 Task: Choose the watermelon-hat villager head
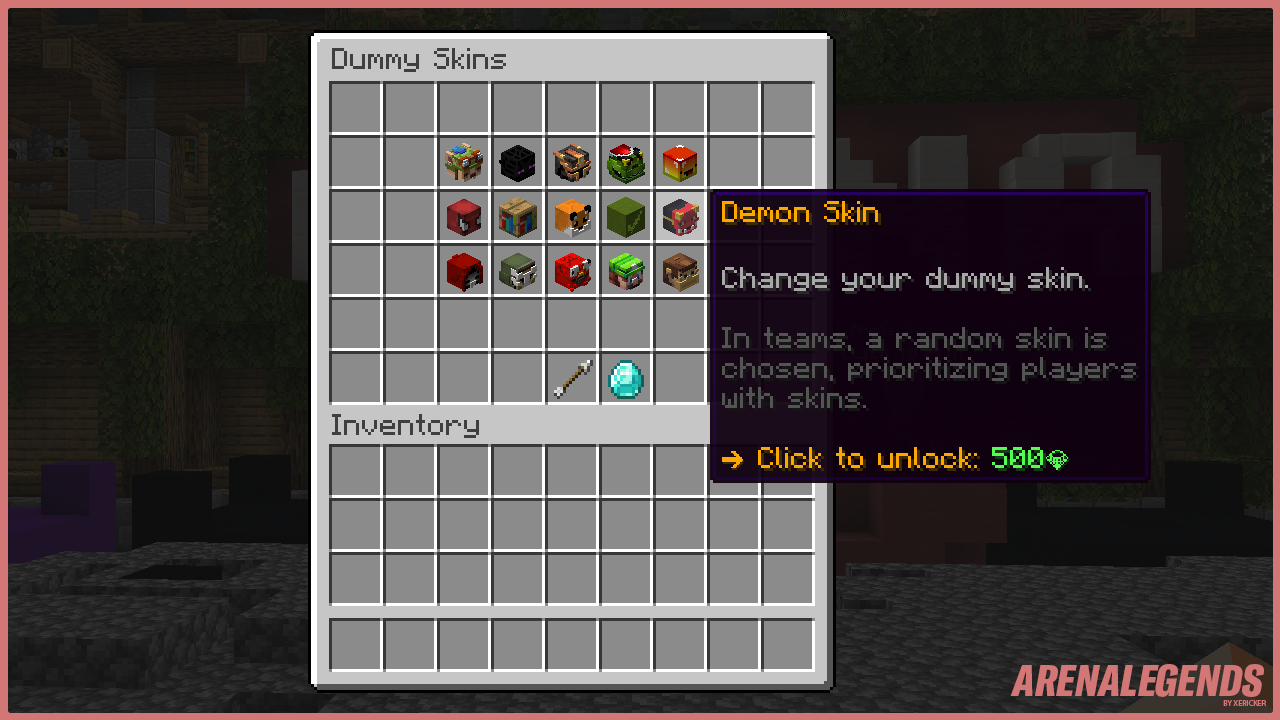pyautogui.click(x=626, y=270)
